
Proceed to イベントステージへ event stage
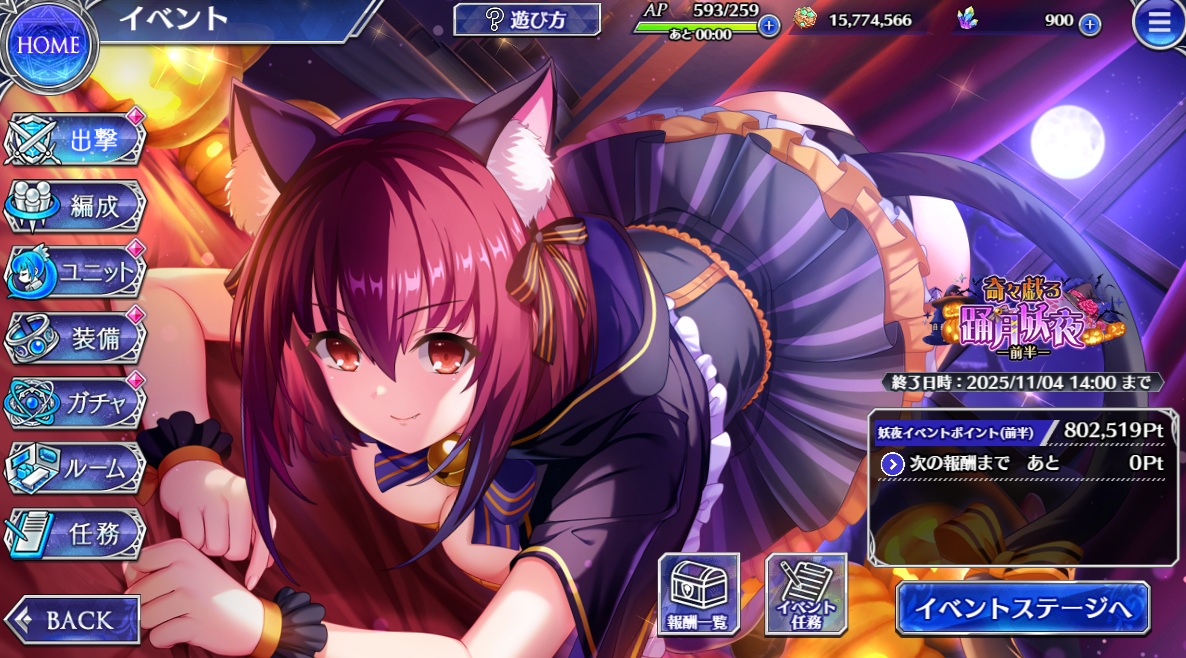point(1022,607)
